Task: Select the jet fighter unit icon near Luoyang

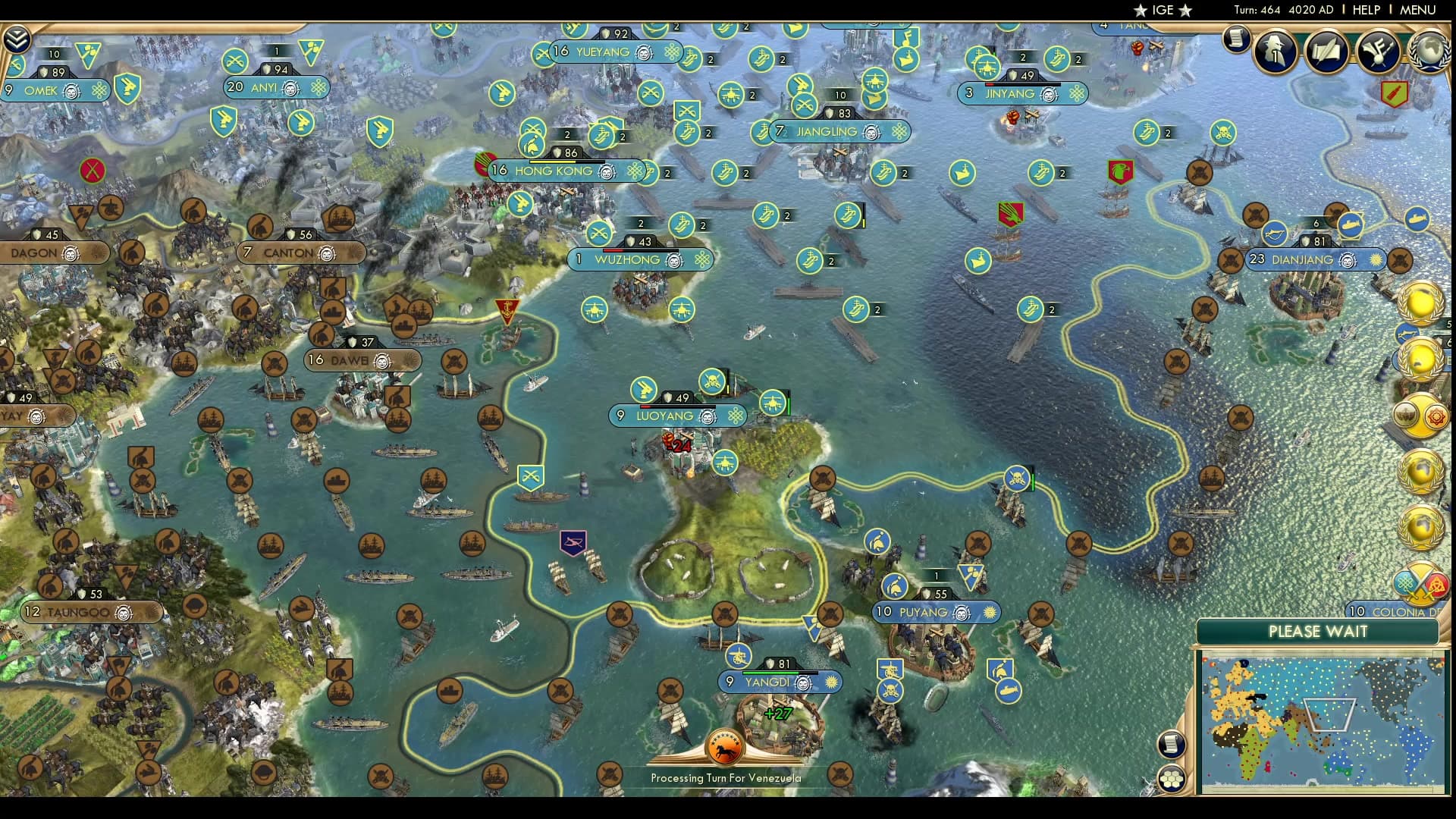Action: point(773,403)
